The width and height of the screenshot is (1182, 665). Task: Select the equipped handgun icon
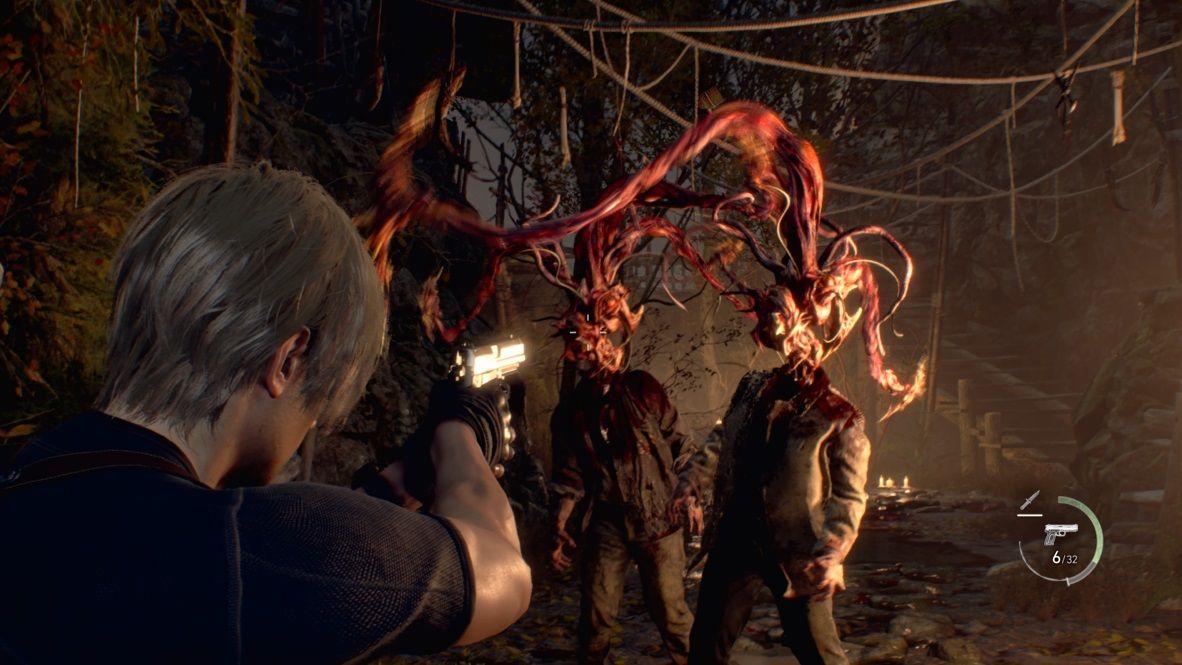pos(1060,533)
